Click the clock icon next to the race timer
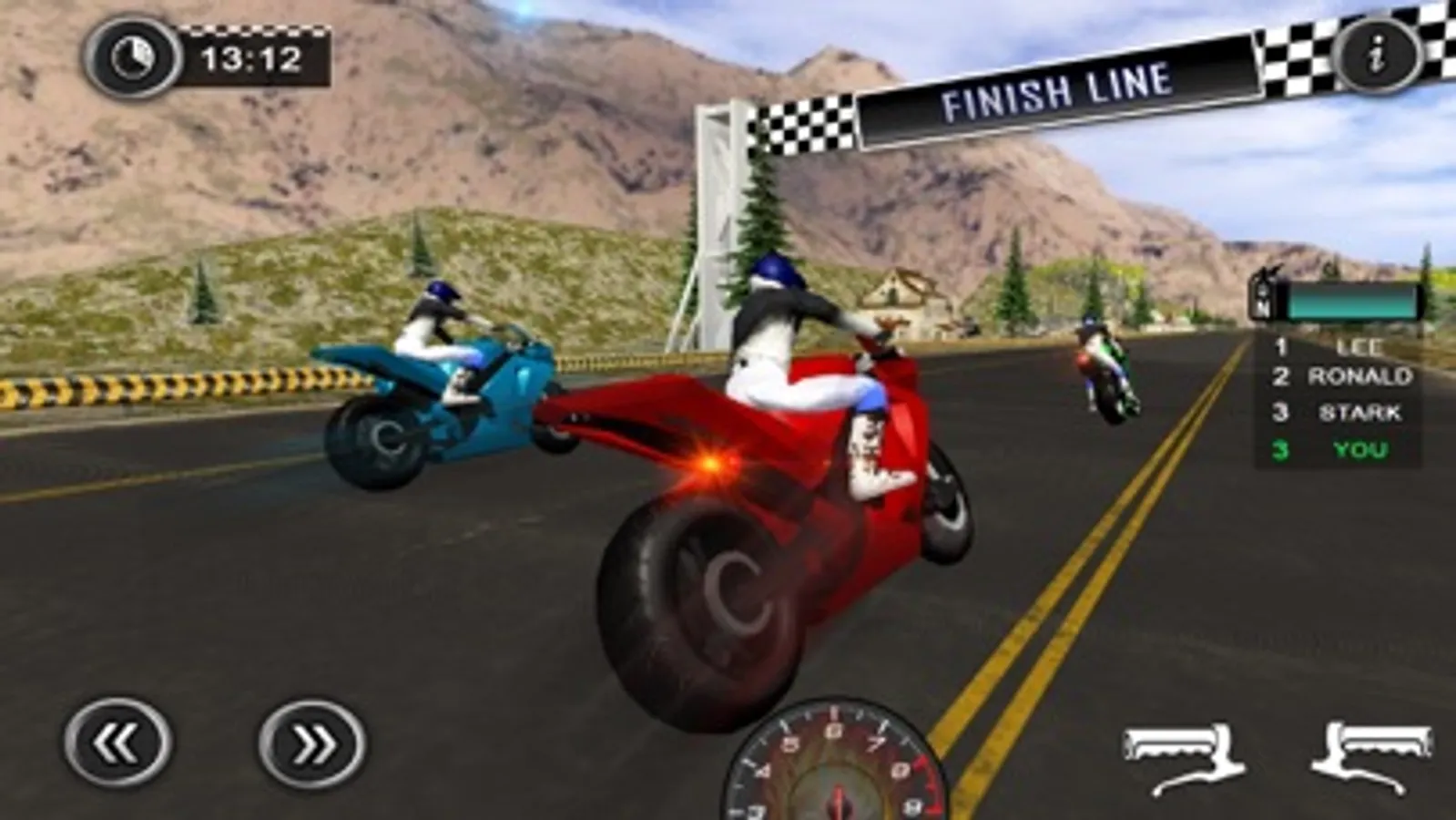The width and height of the screenshot is (1456, 820). click(x=132, y=56)
